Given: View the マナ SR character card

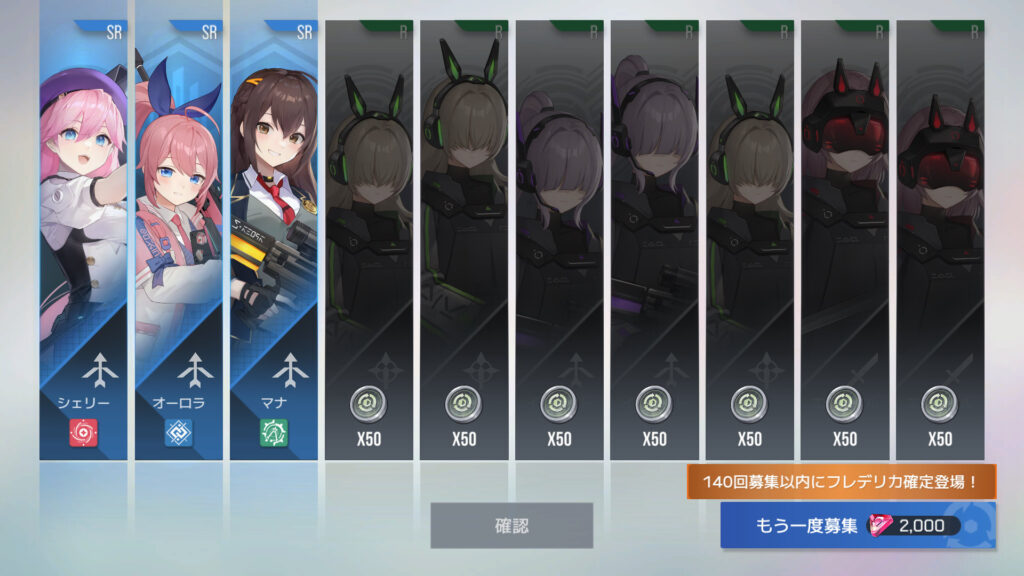Looking at the screenshot, I should 273,240.
